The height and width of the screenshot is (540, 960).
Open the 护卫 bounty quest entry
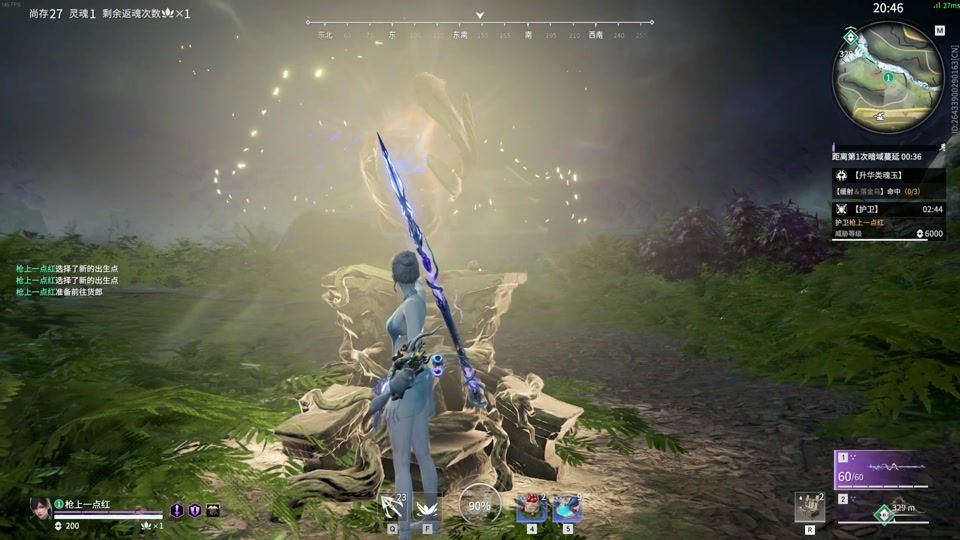[x=888, y=209]
